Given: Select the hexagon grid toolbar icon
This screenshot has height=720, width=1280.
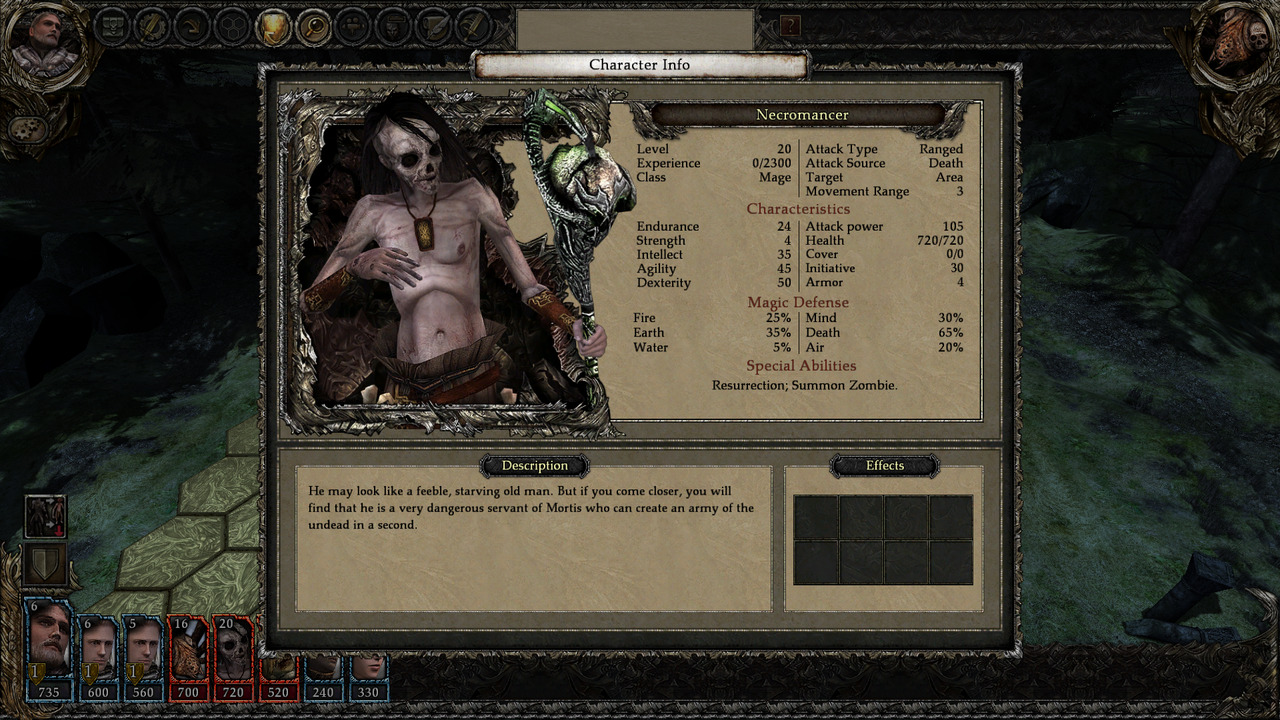Looking at the screenshot, I should tap(233, 27).
